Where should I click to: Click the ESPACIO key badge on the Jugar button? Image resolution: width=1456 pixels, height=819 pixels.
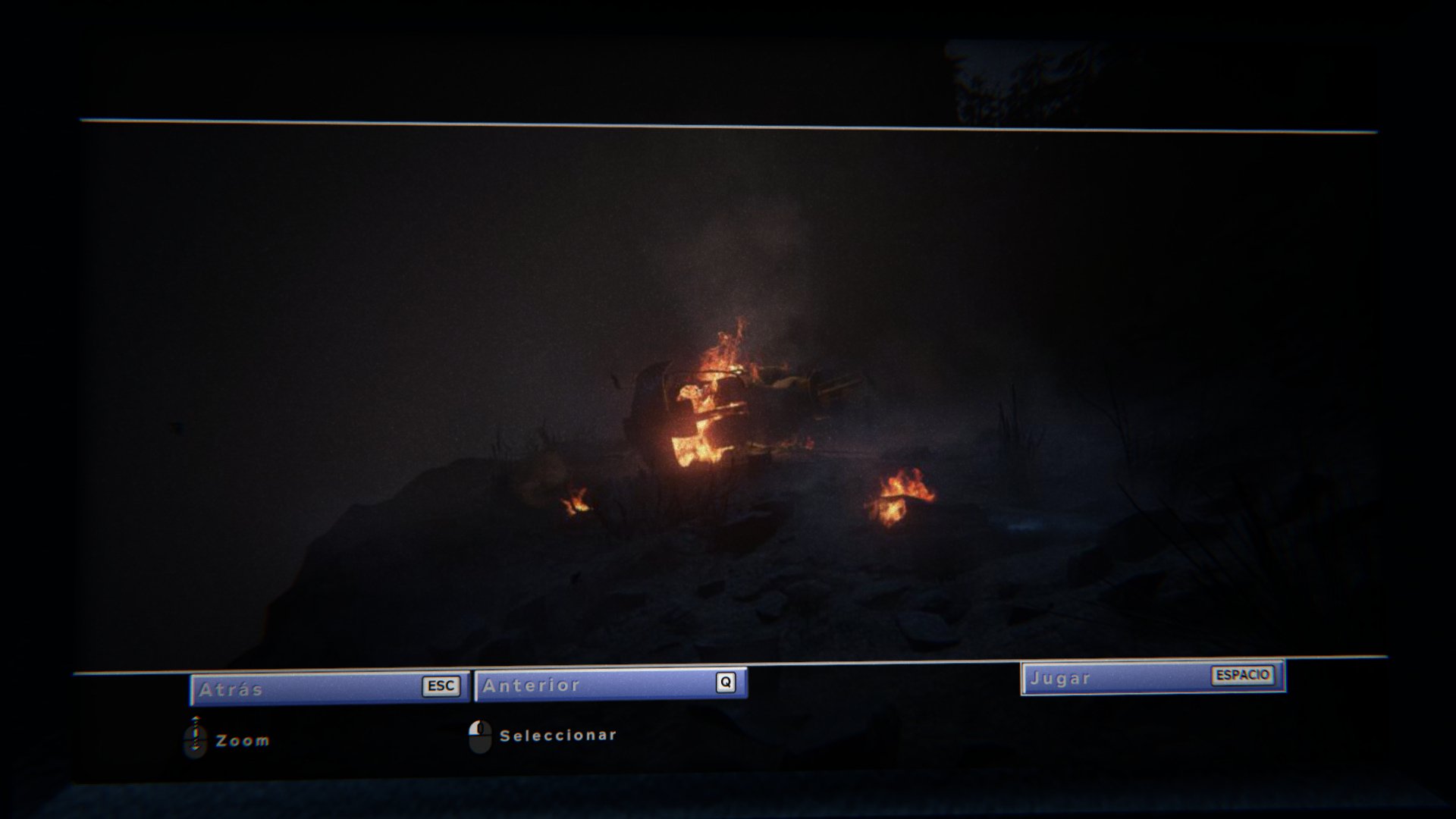click(1244, 676)
